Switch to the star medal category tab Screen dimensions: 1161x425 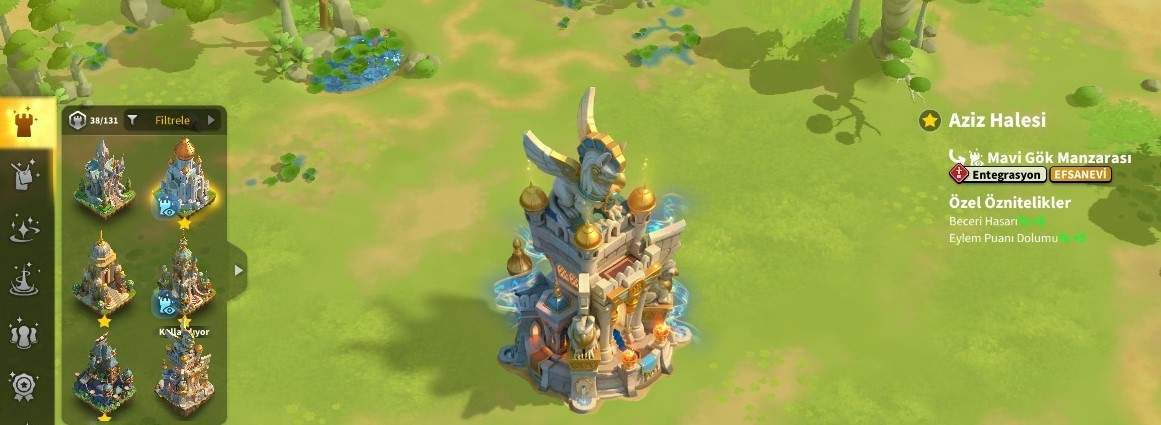coord(25,383)
